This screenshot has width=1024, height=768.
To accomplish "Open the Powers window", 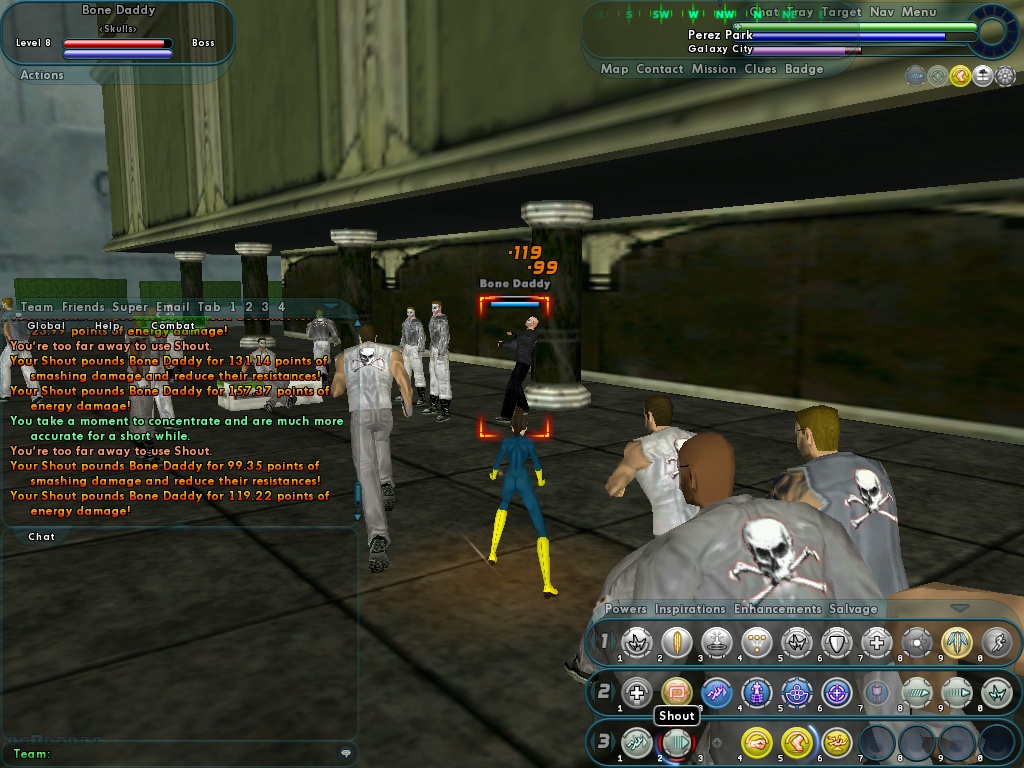I will click(625, 609).
